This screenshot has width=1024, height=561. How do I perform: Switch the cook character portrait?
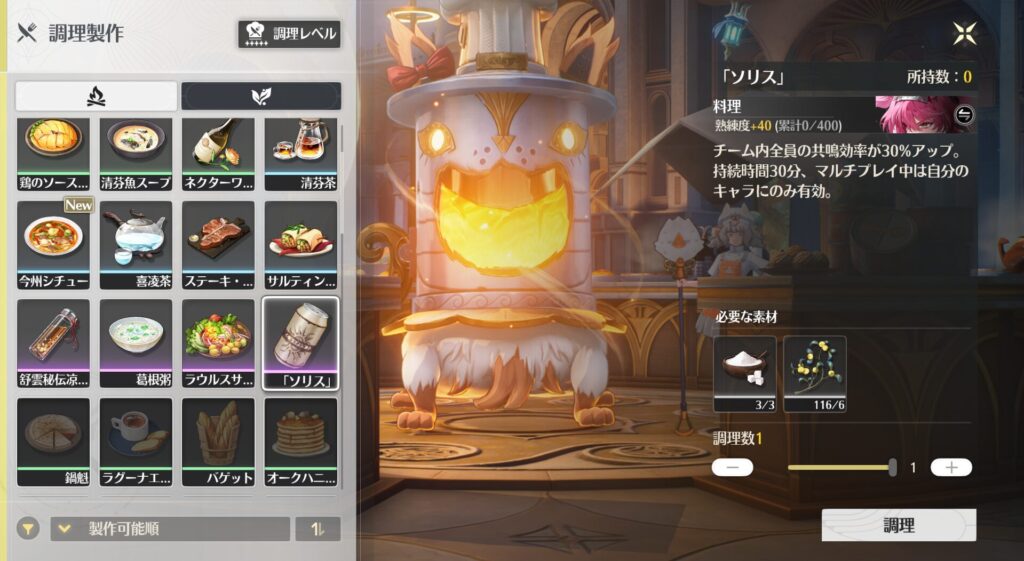click(964, 114)
